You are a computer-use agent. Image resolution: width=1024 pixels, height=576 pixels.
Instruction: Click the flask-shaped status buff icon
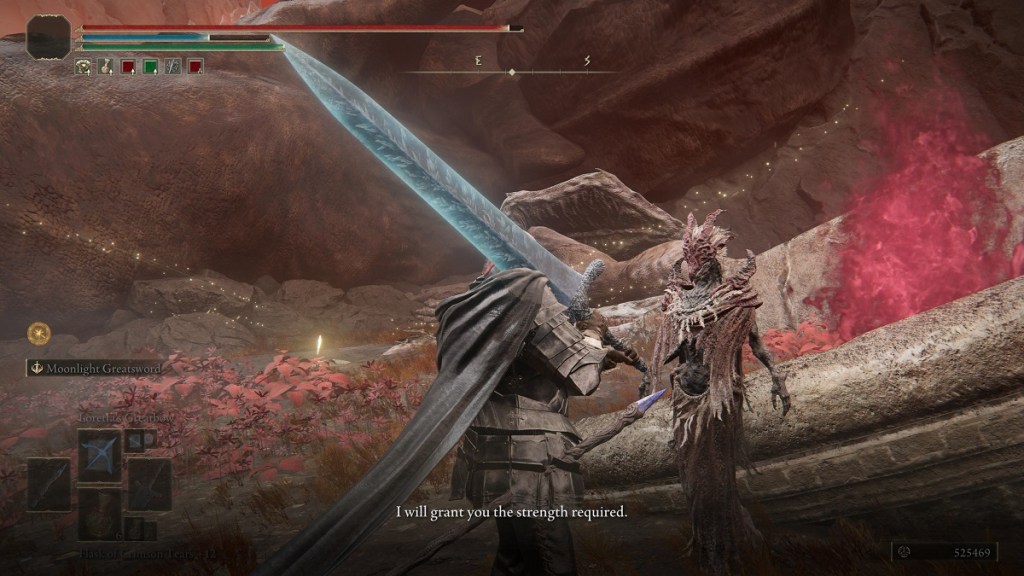(105, 67)
